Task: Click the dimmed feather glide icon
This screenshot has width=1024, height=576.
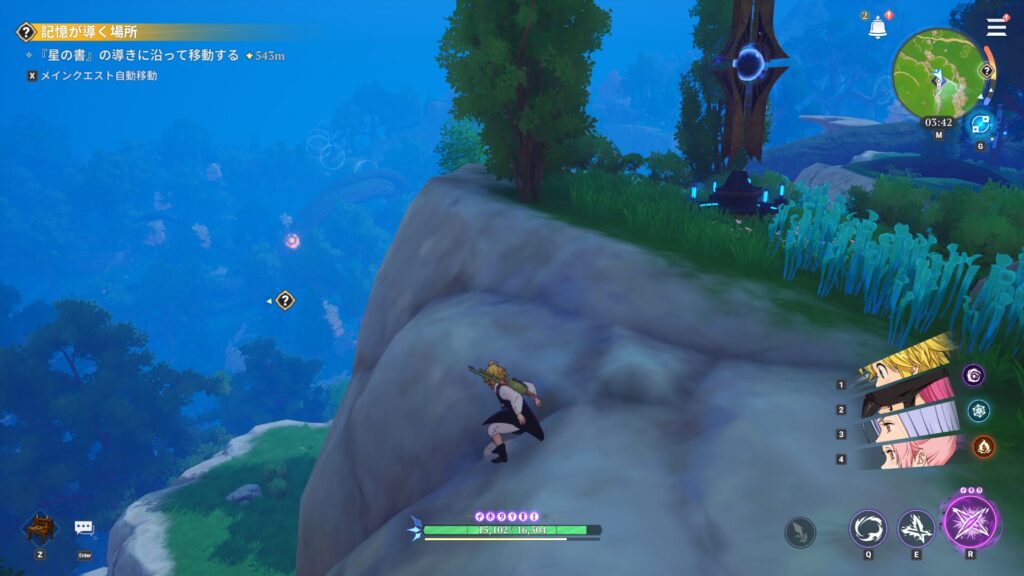Action: click(x=800, y=531)
